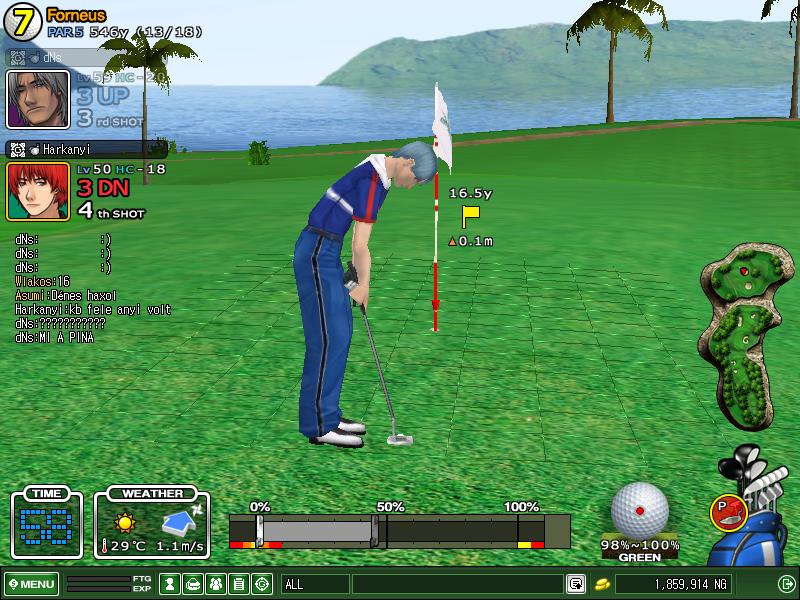Open the briefcase toolbar icon

point(194,584)
